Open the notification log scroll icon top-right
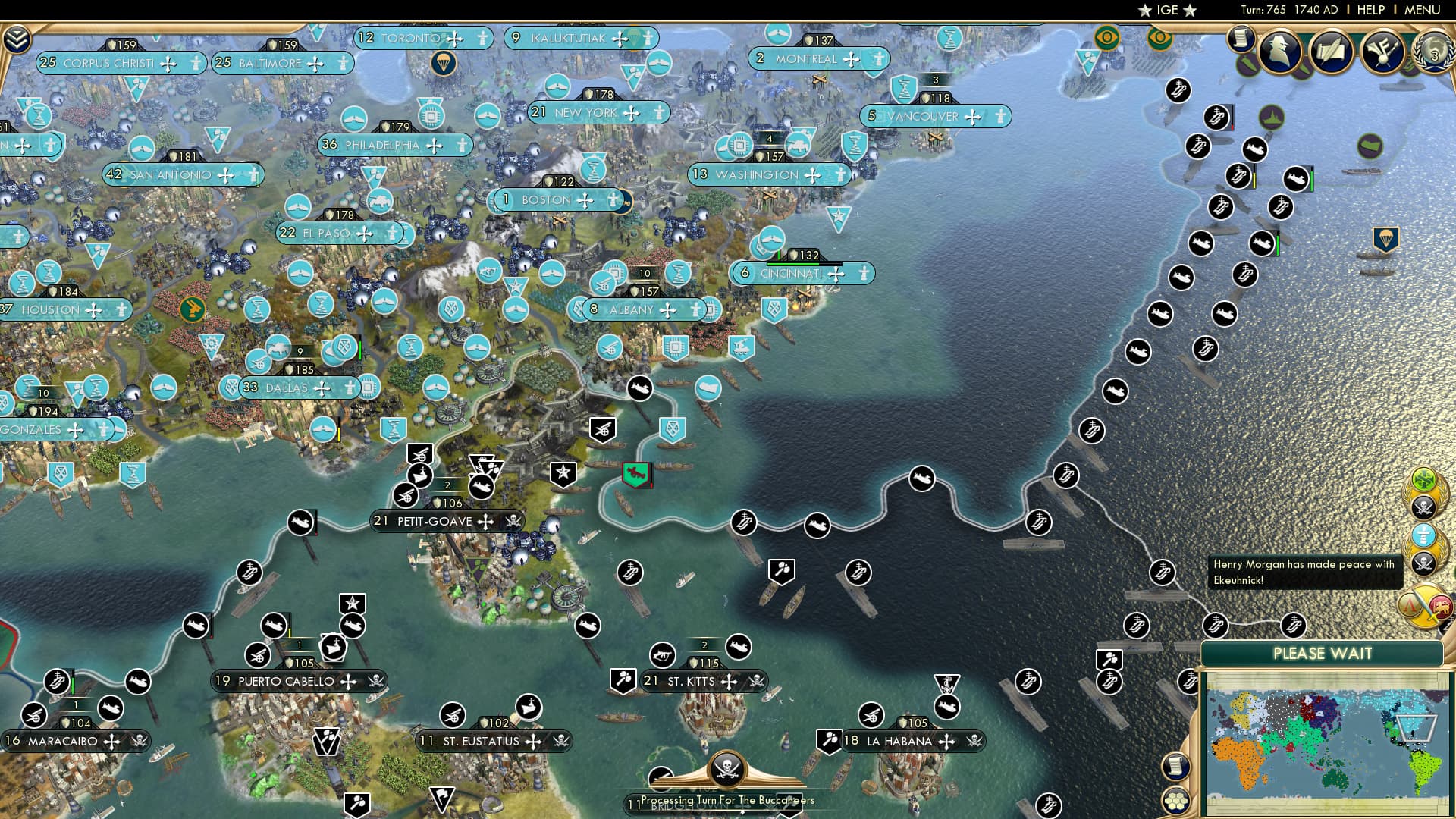This screenshot has width=1456, height=819. point(1241,37)
